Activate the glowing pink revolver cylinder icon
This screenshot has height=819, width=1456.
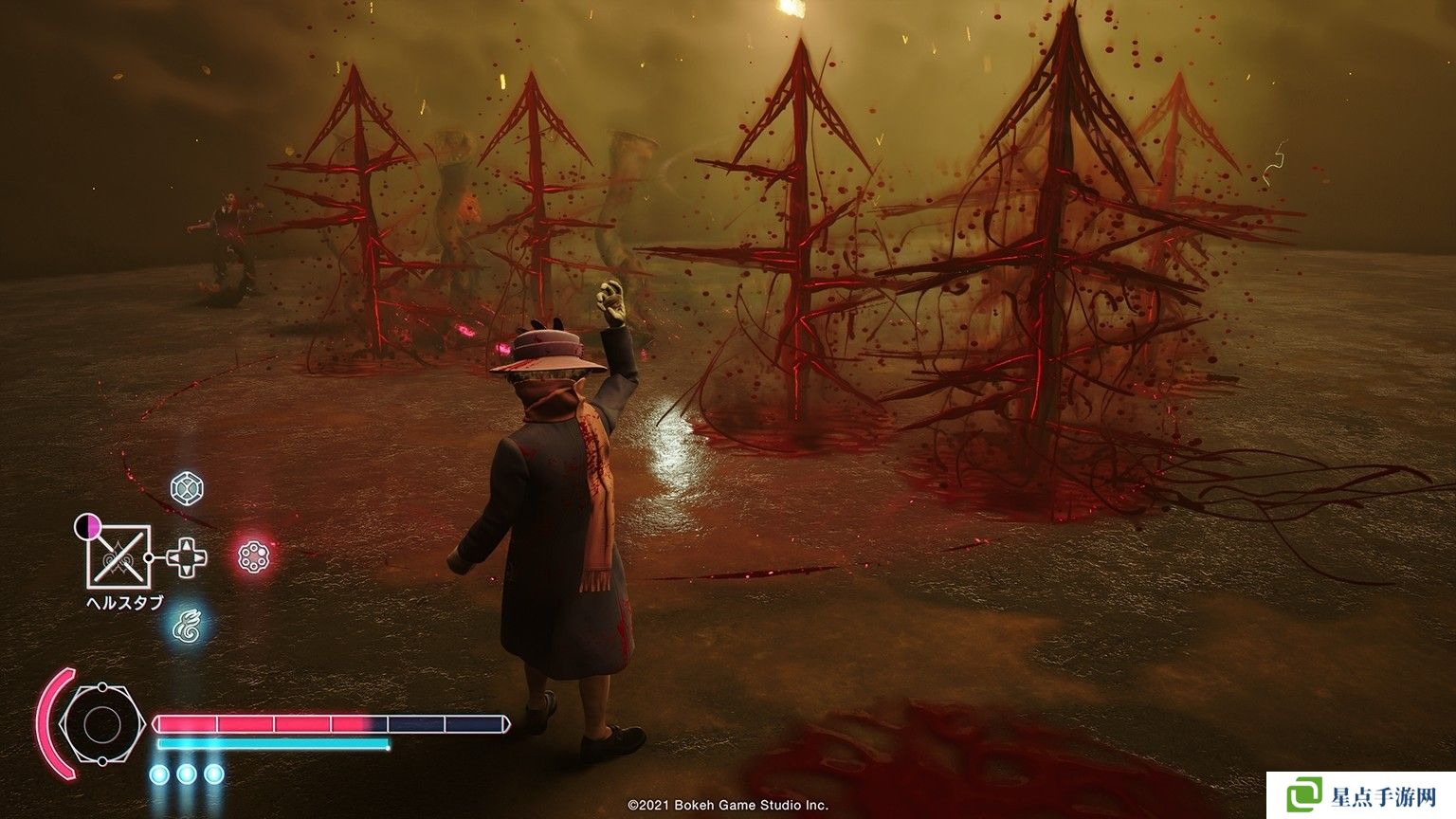click(254, 556)
